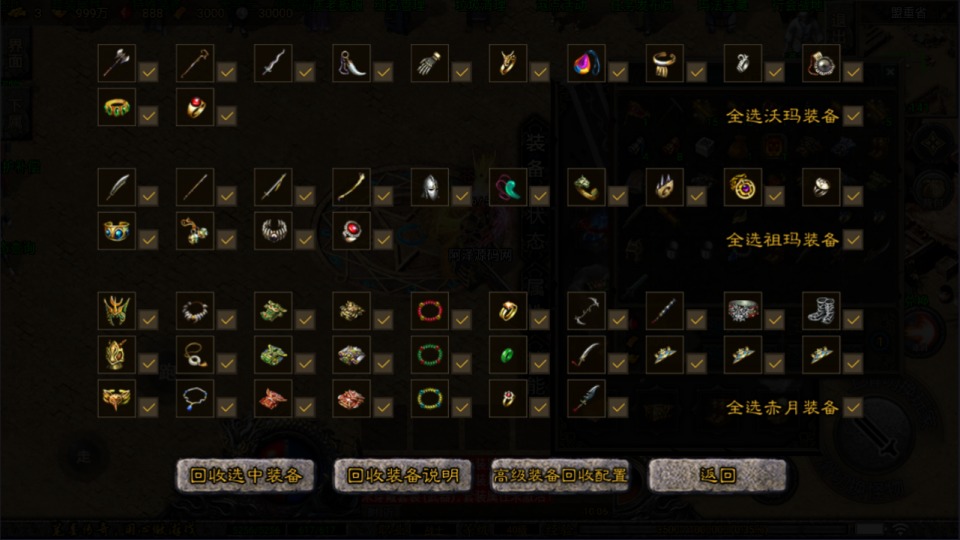Select the silver boots icon
Image resolution: width=960 pixels, height=540 pixels.
click(x=820, y=311)
